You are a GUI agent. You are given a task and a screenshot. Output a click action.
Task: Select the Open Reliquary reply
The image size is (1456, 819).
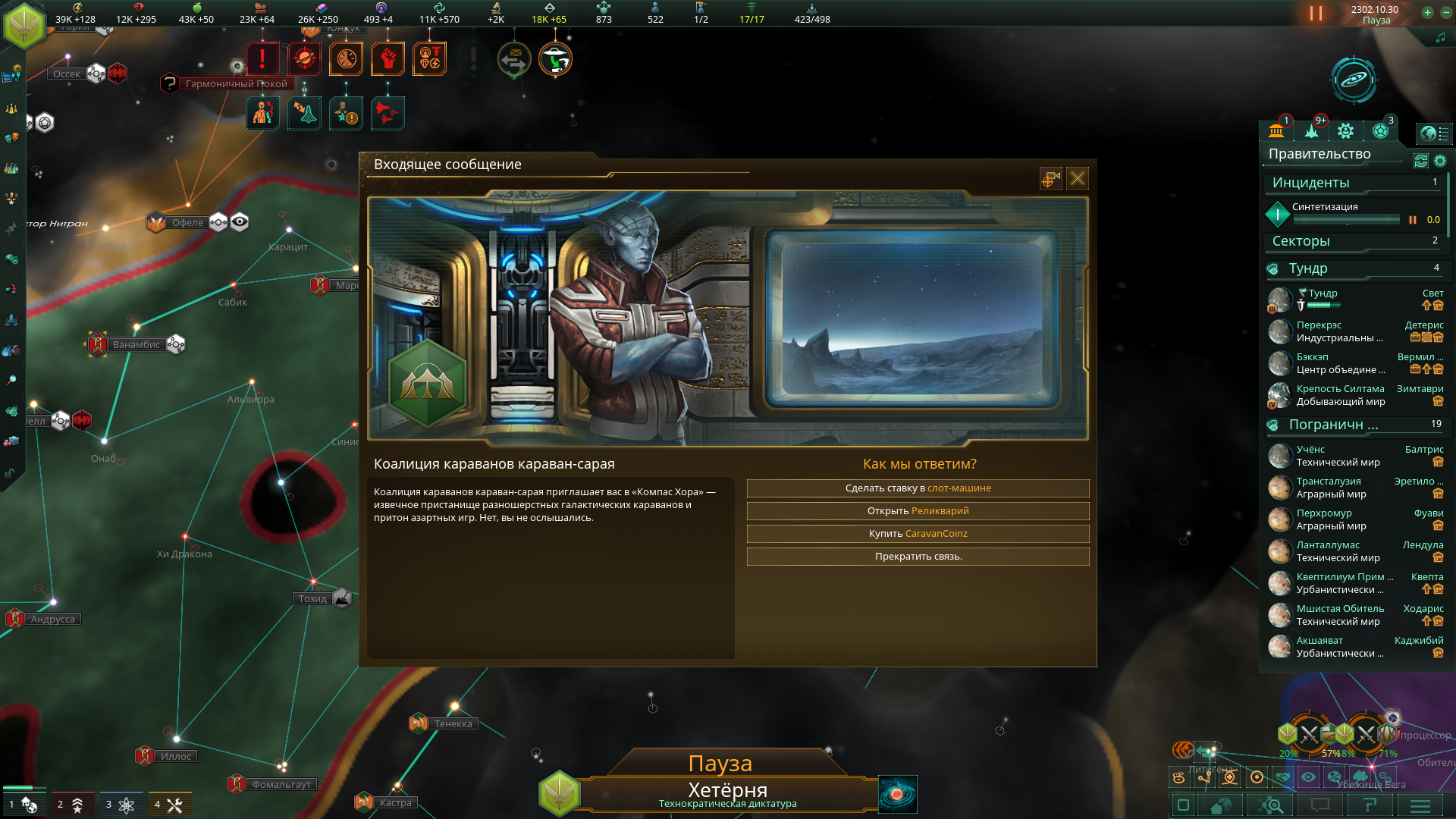pyautogui.click(x=918, y=511)
